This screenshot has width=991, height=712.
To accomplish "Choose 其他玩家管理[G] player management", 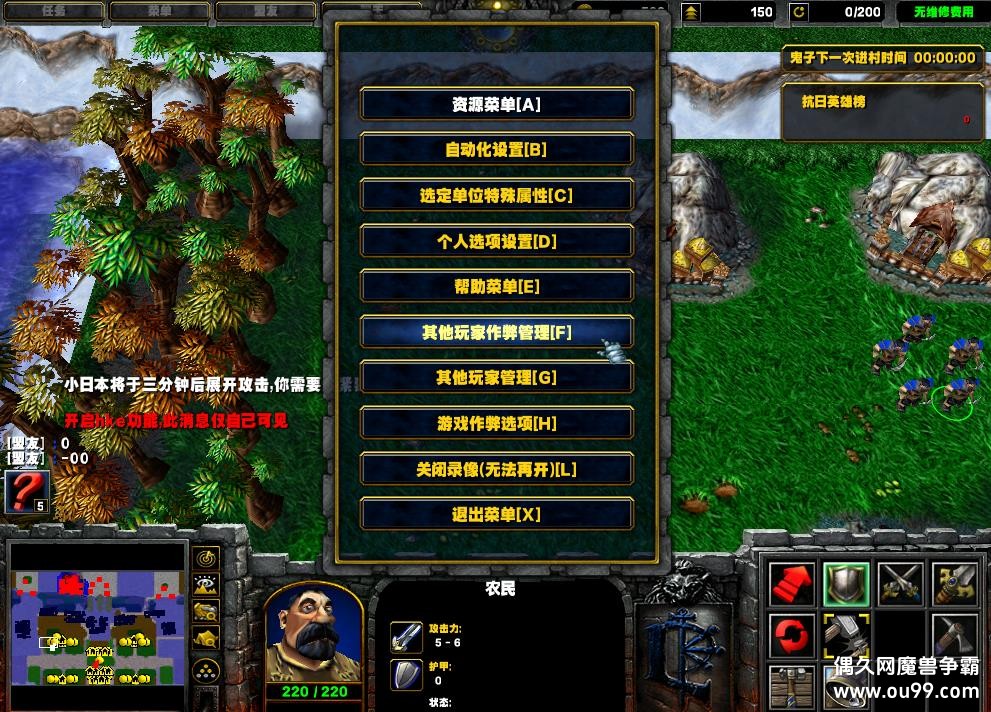I will click(496, 378).
